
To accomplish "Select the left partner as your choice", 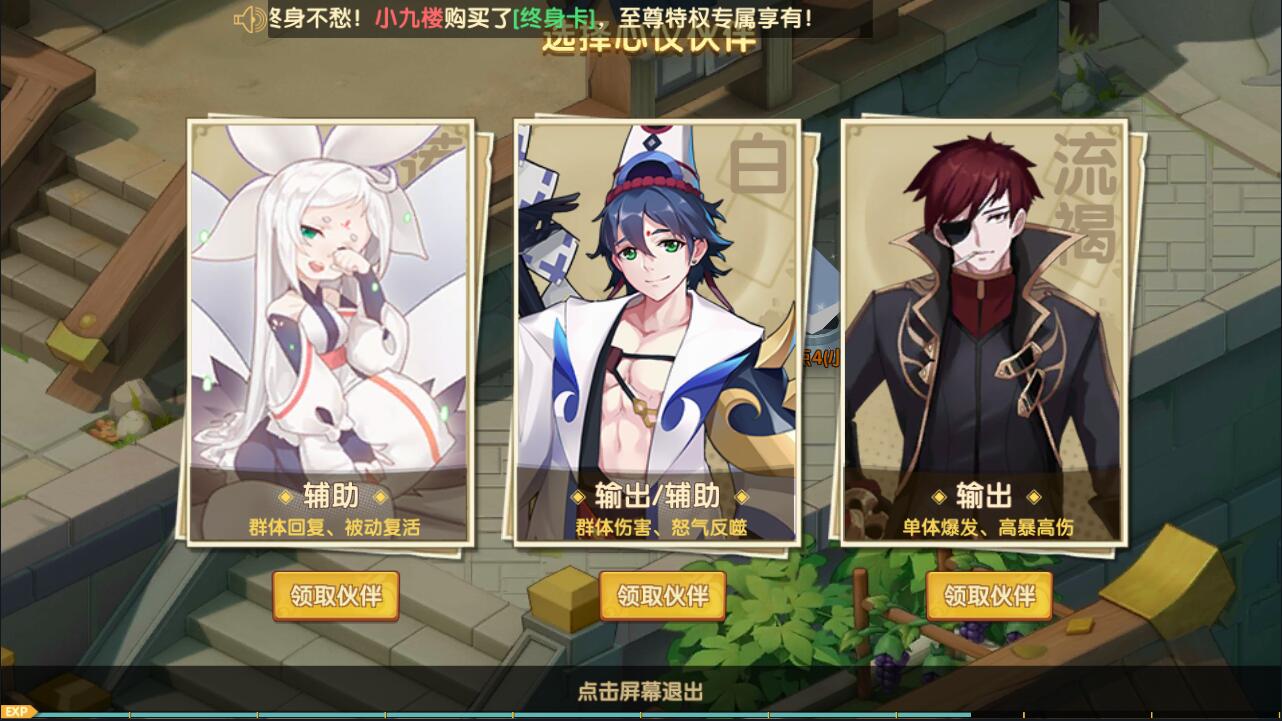I will click(335, 597).
